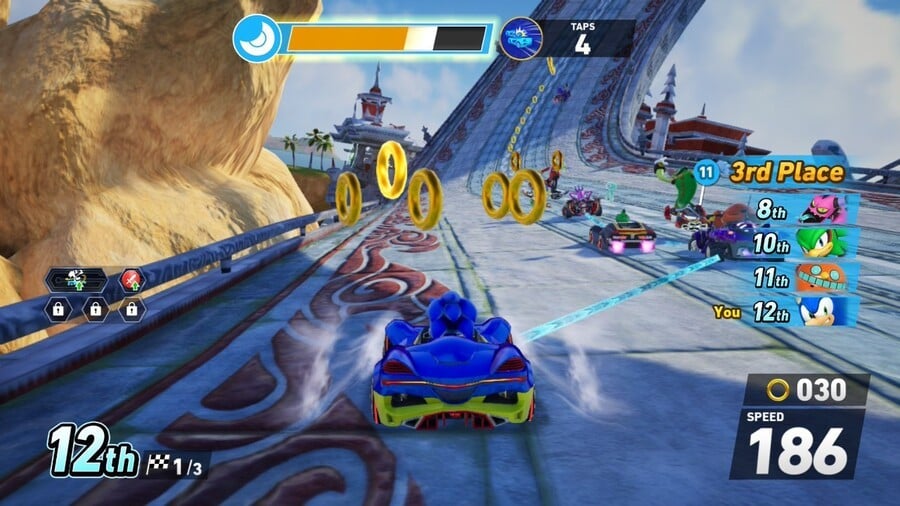This screenshot has height=506, width=900.
Task: Activate the red sword upgrade hexagon
Action: pyautogui.click(x=132, y=280)
